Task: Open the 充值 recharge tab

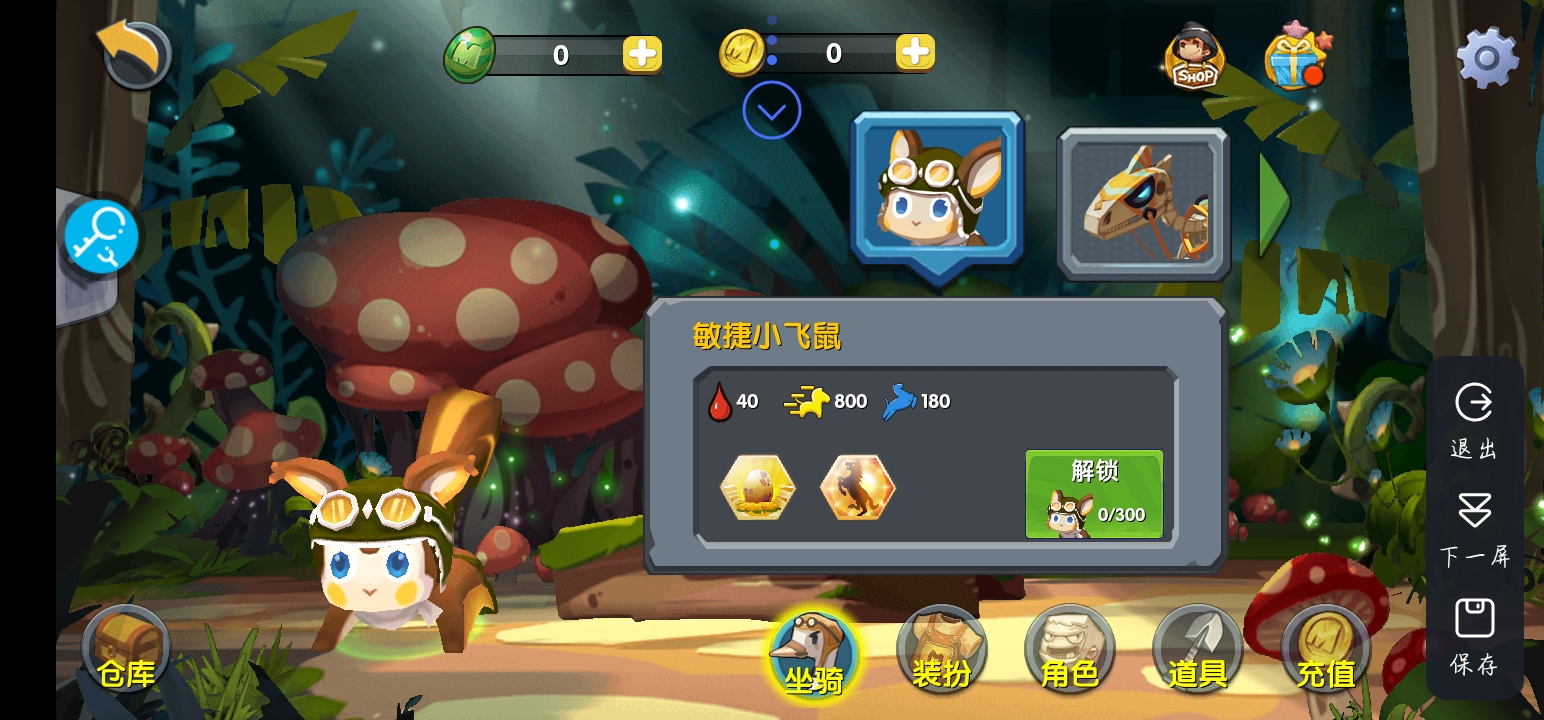Action: point(1325,652)
